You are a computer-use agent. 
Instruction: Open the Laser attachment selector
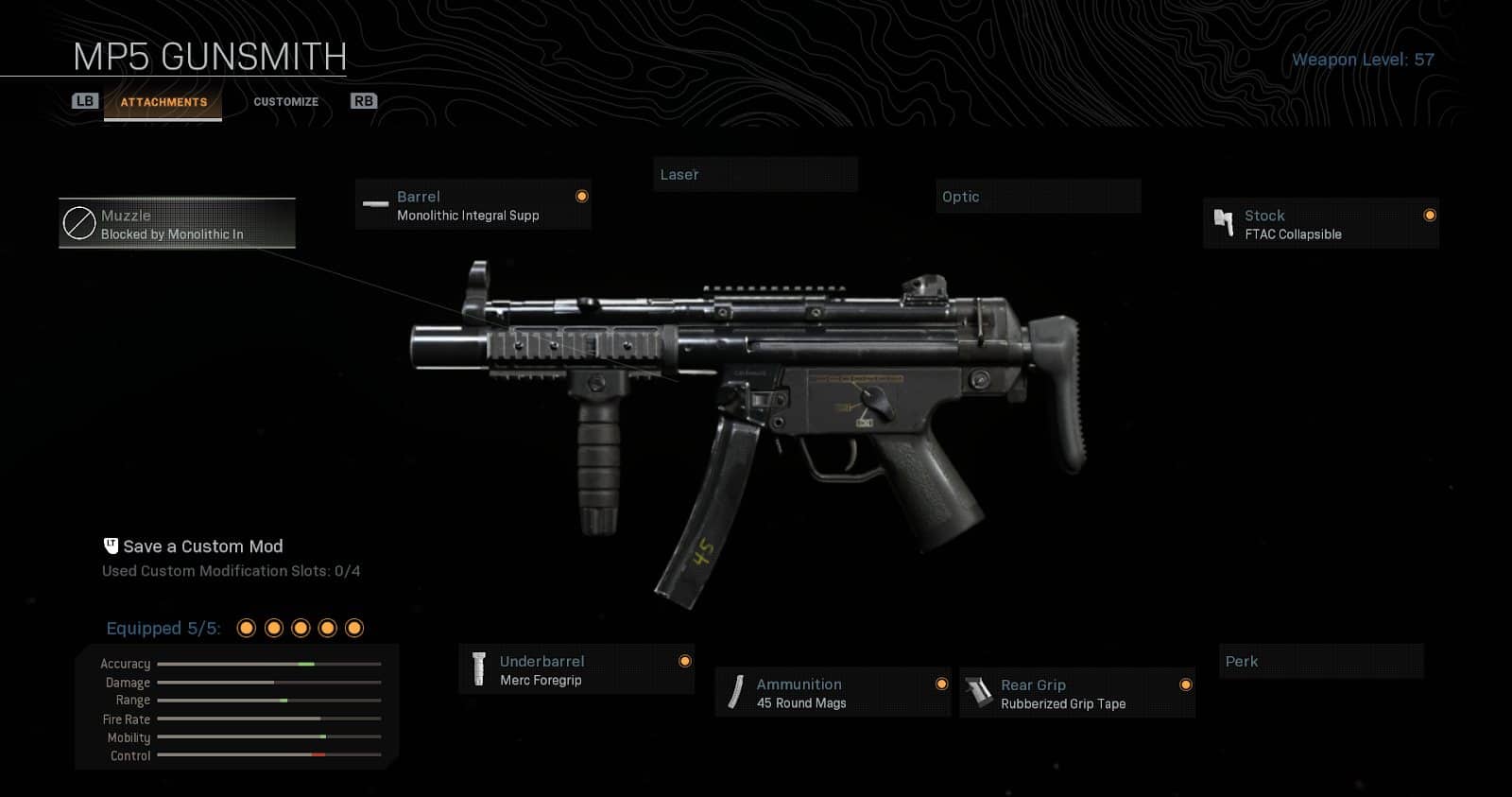[755, 174]
